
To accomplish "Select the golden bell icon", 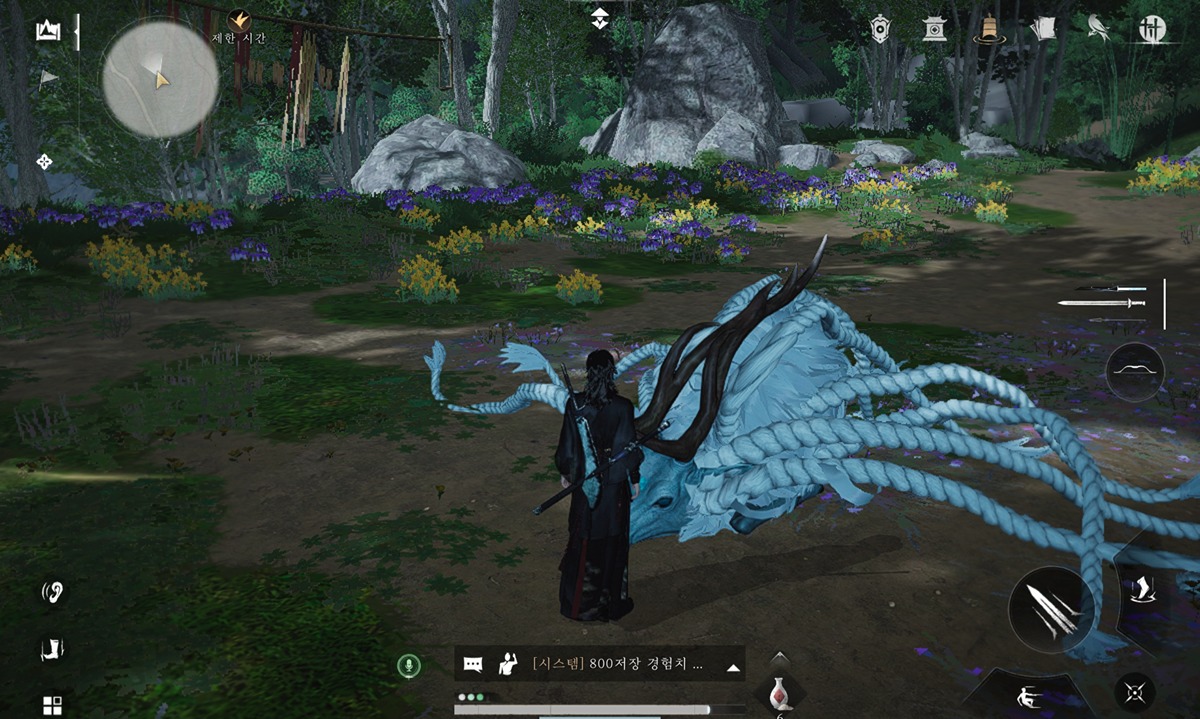I will (x=988, y=28).
